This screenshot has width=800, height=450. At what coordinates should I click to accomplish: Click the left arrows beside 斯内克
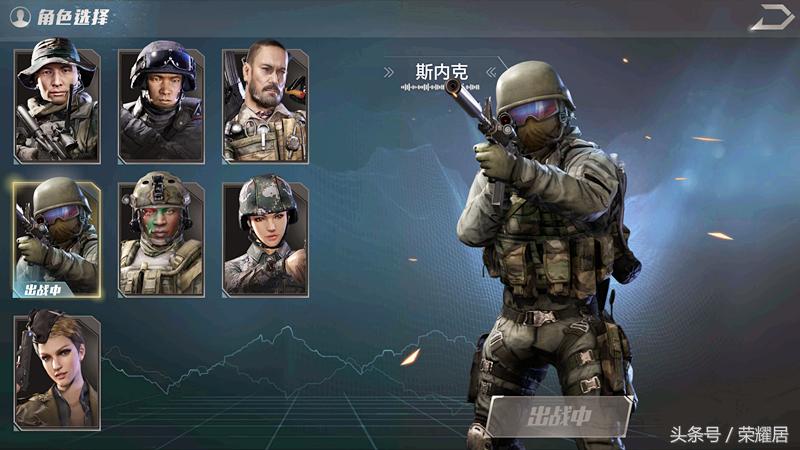pyautogui.click(x=390, y=72)
